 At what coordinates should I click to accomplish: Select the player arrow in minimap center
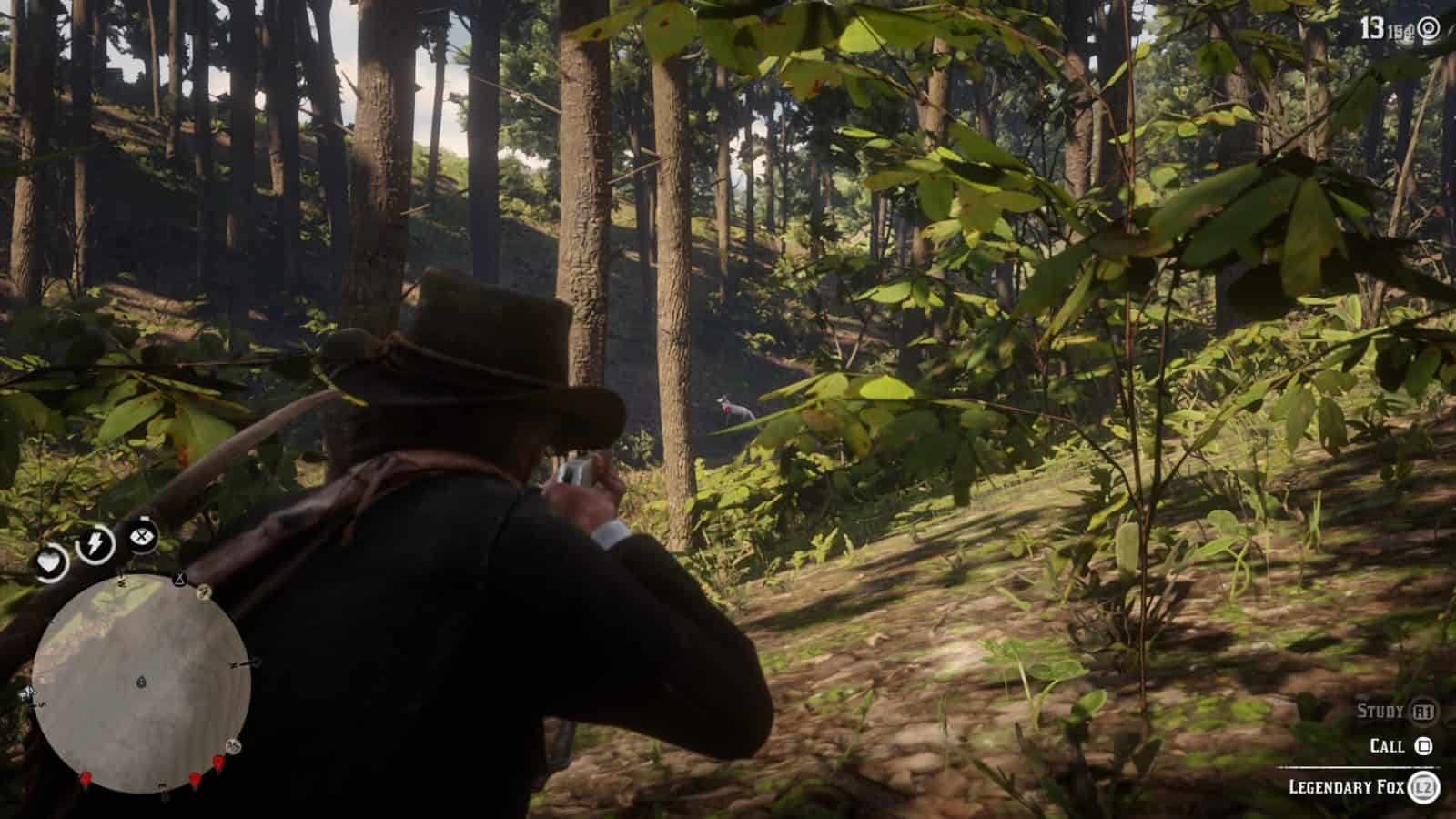(141, 682)
